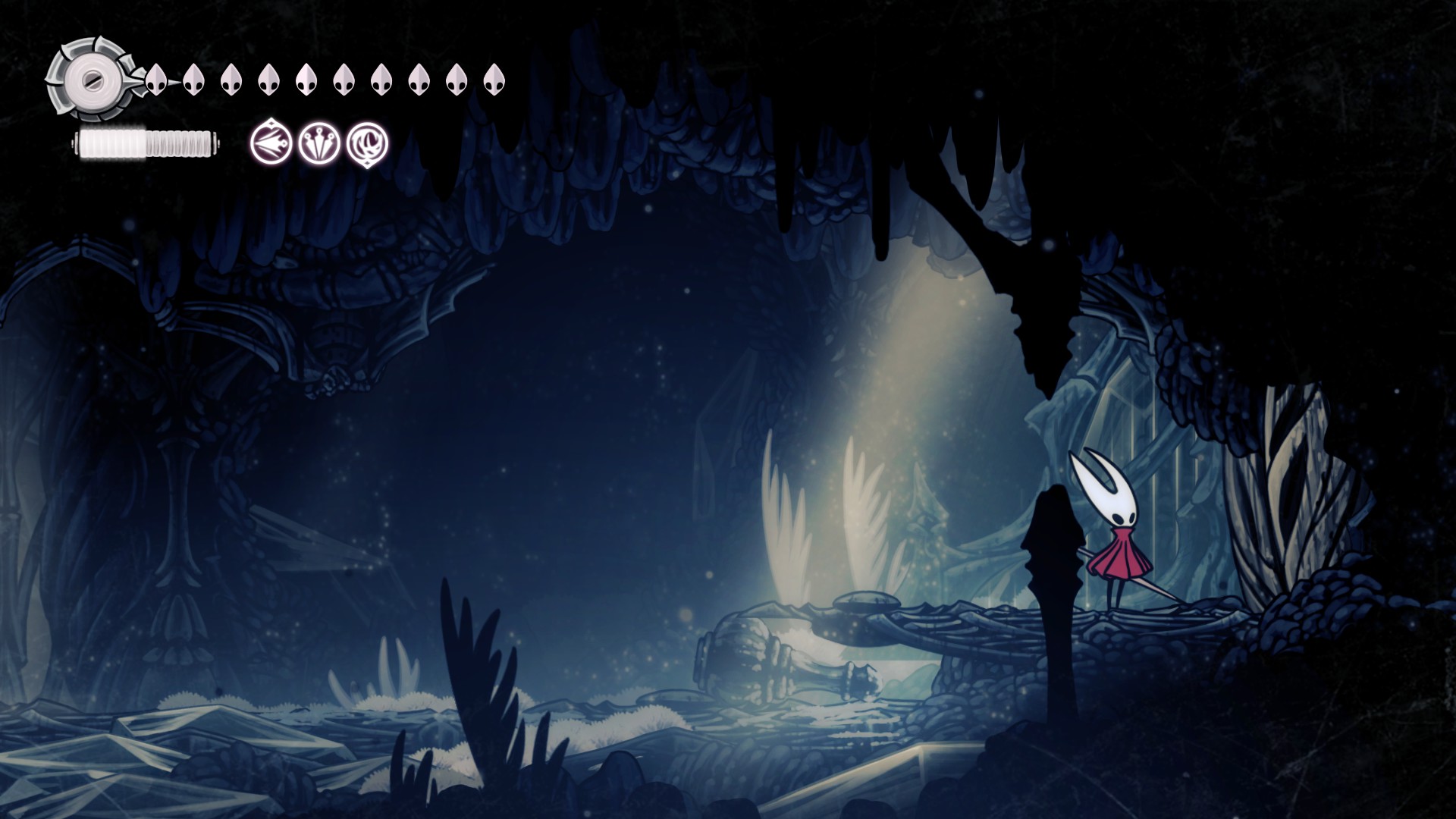
Task: Choose the swirling thread skill icon
Action: (x=368, y=143)
